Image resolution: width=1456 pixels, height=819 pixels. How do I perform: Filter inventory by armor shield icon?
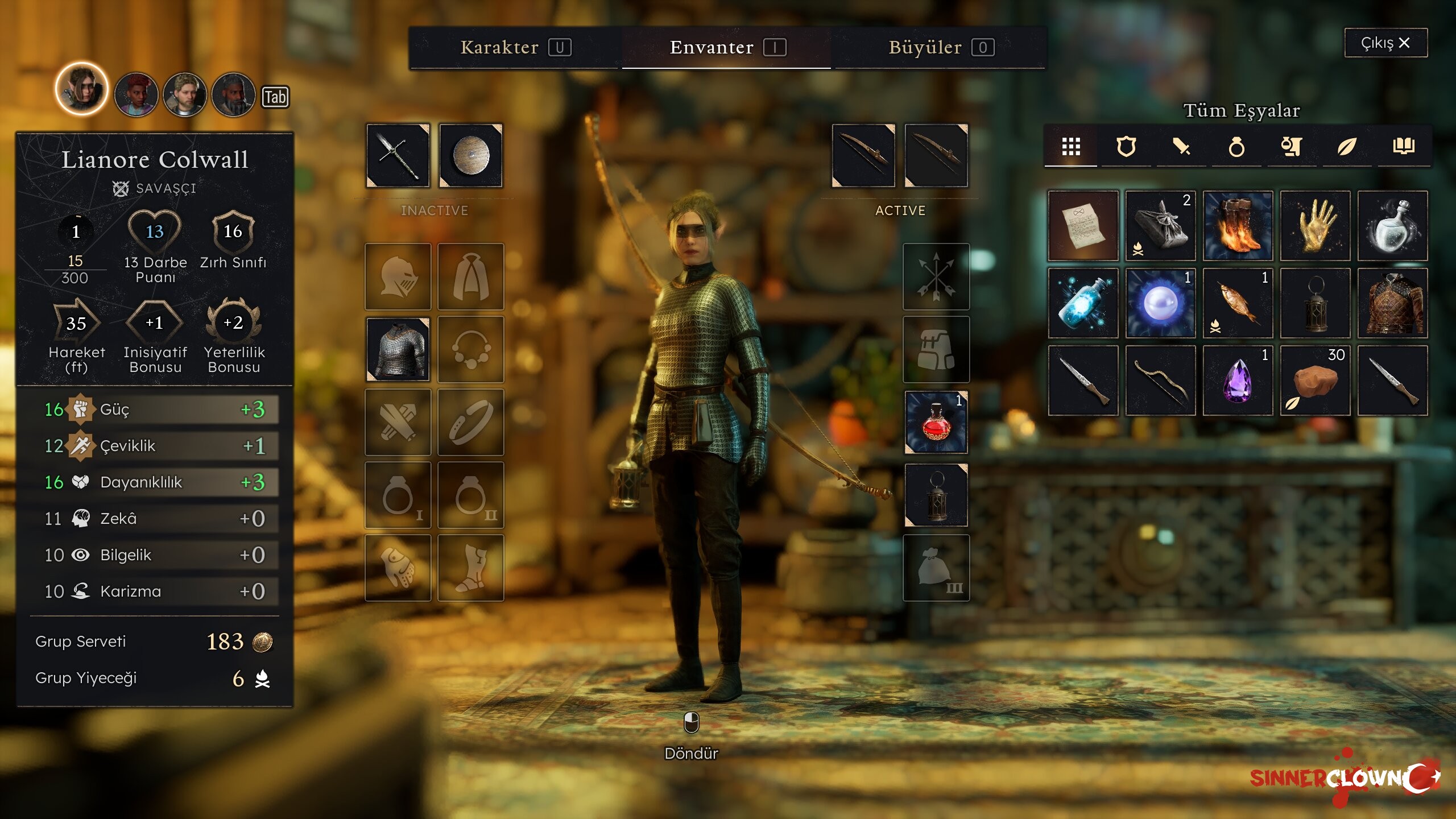[1126, 147]
